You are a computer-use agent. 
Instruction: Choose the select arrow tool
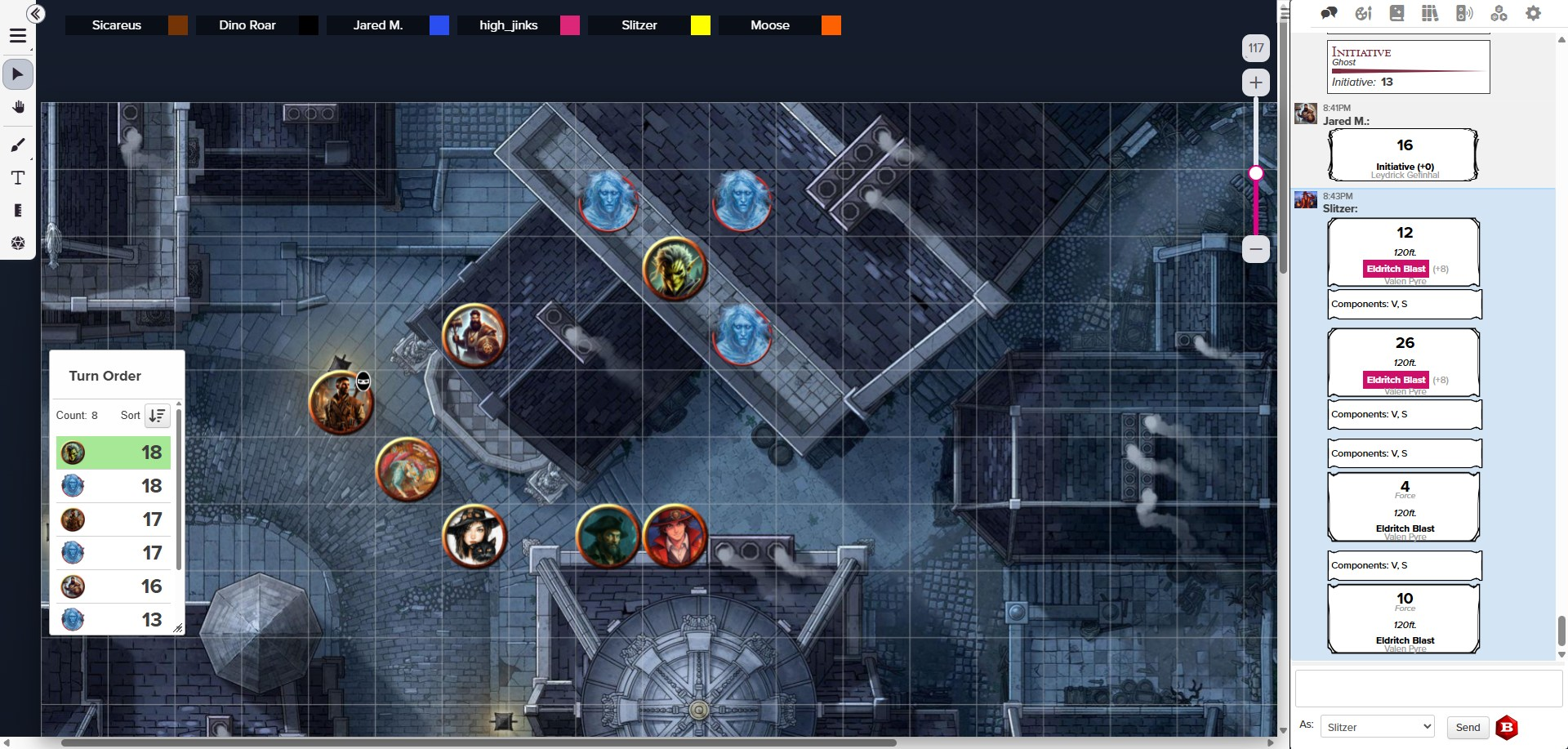[18, 74]
